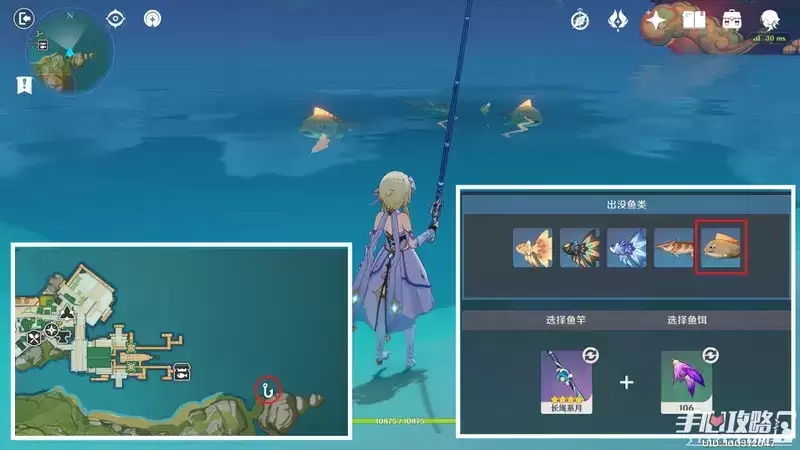Screen dimensions: 800x450
Task: Select the first golden fish thumbnail
Action: tap(533, 248)
